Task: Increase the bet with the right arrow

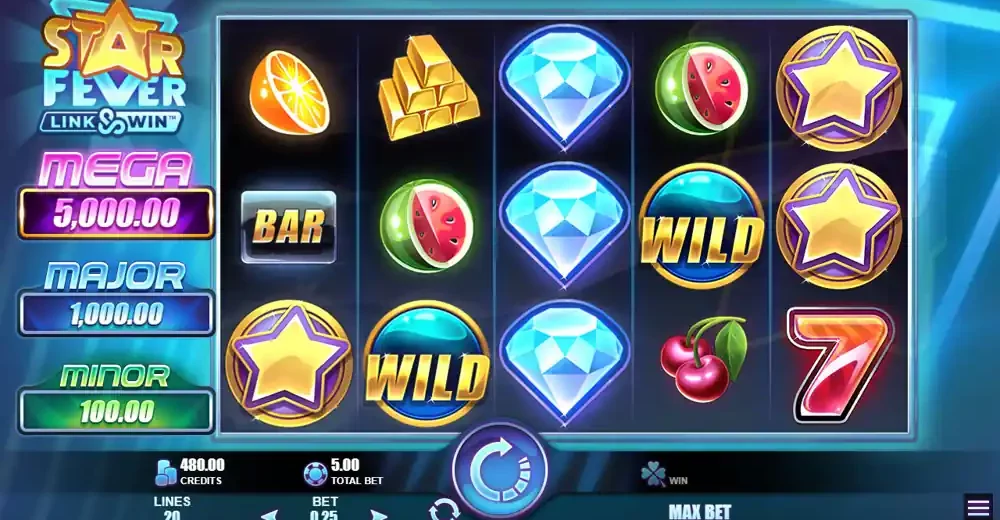Action: pos(378,515)
